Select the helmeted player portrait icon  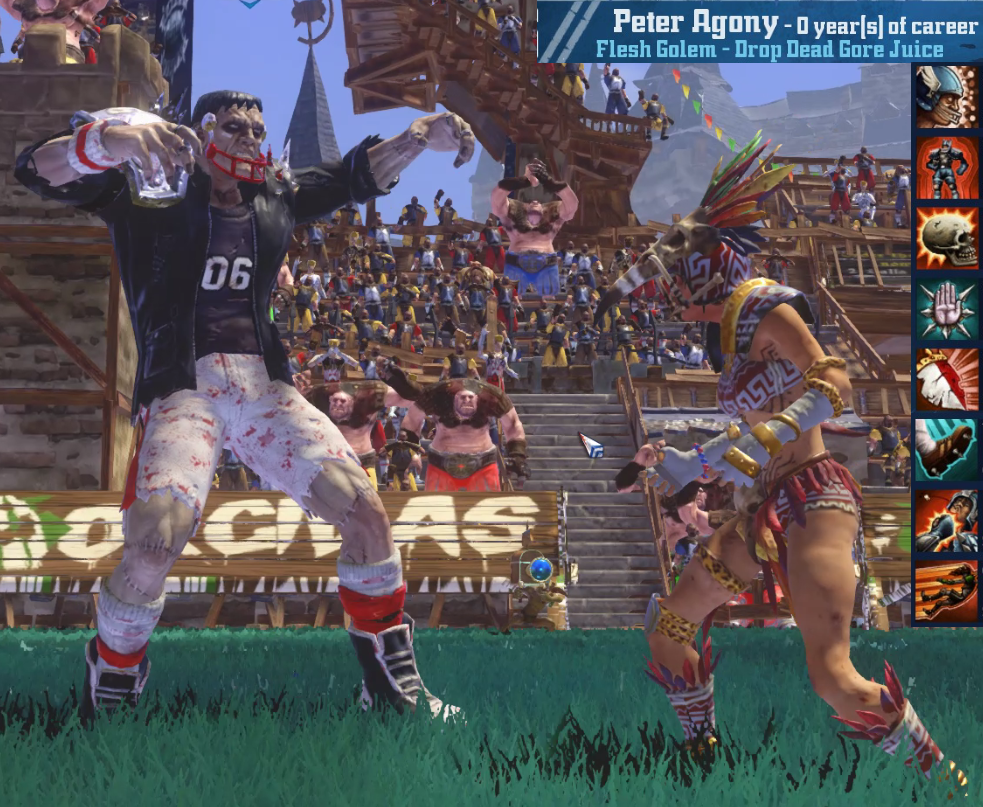(x=946, y=96)
